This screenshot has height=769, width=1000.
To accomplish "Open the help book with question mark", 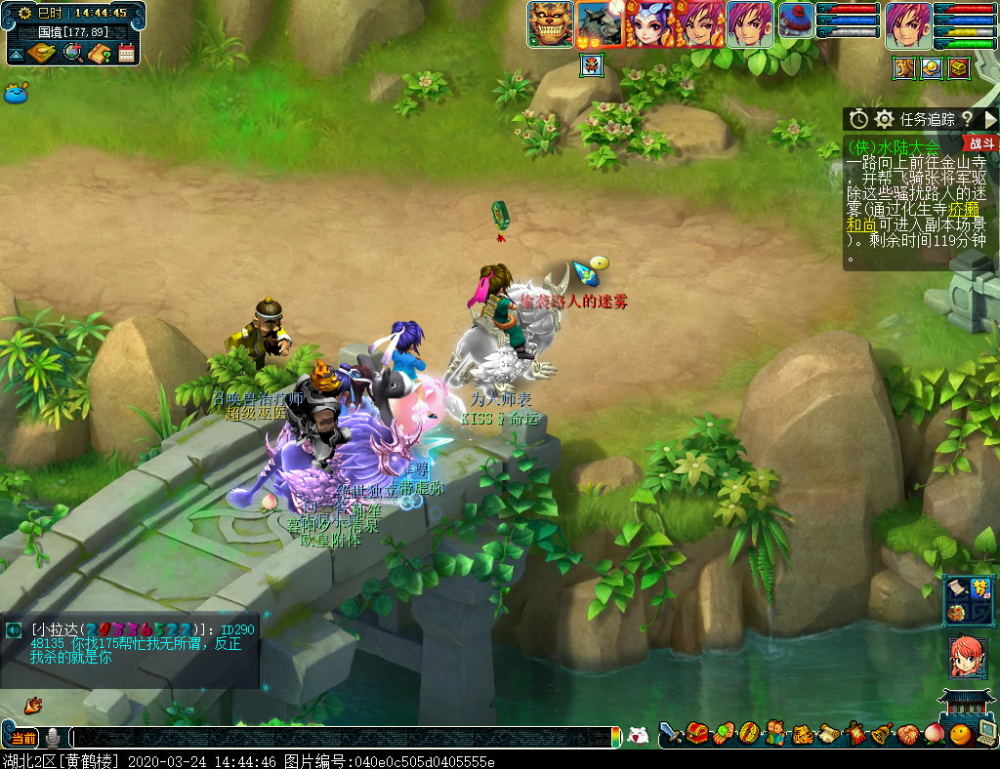I will [x=99, y=53].
